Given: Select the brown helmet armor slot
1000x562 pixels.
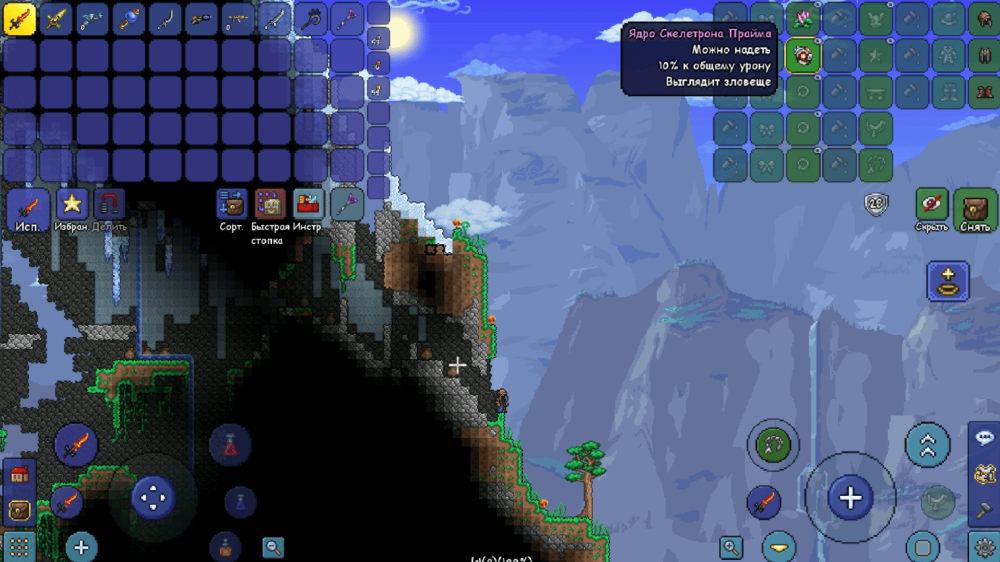Looking at the screenshot, I should pyautogui.click(x=984, y=18).
